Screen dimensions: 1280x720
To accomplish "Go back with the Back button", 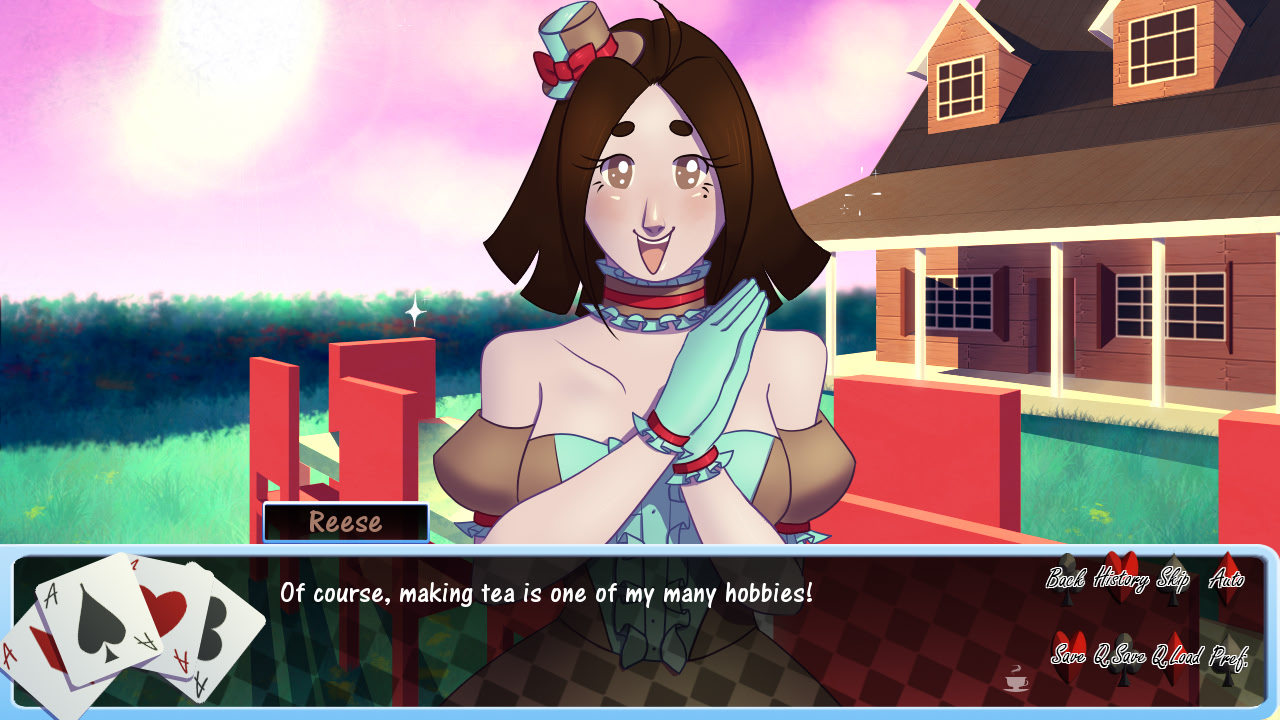I will 1066,578.
